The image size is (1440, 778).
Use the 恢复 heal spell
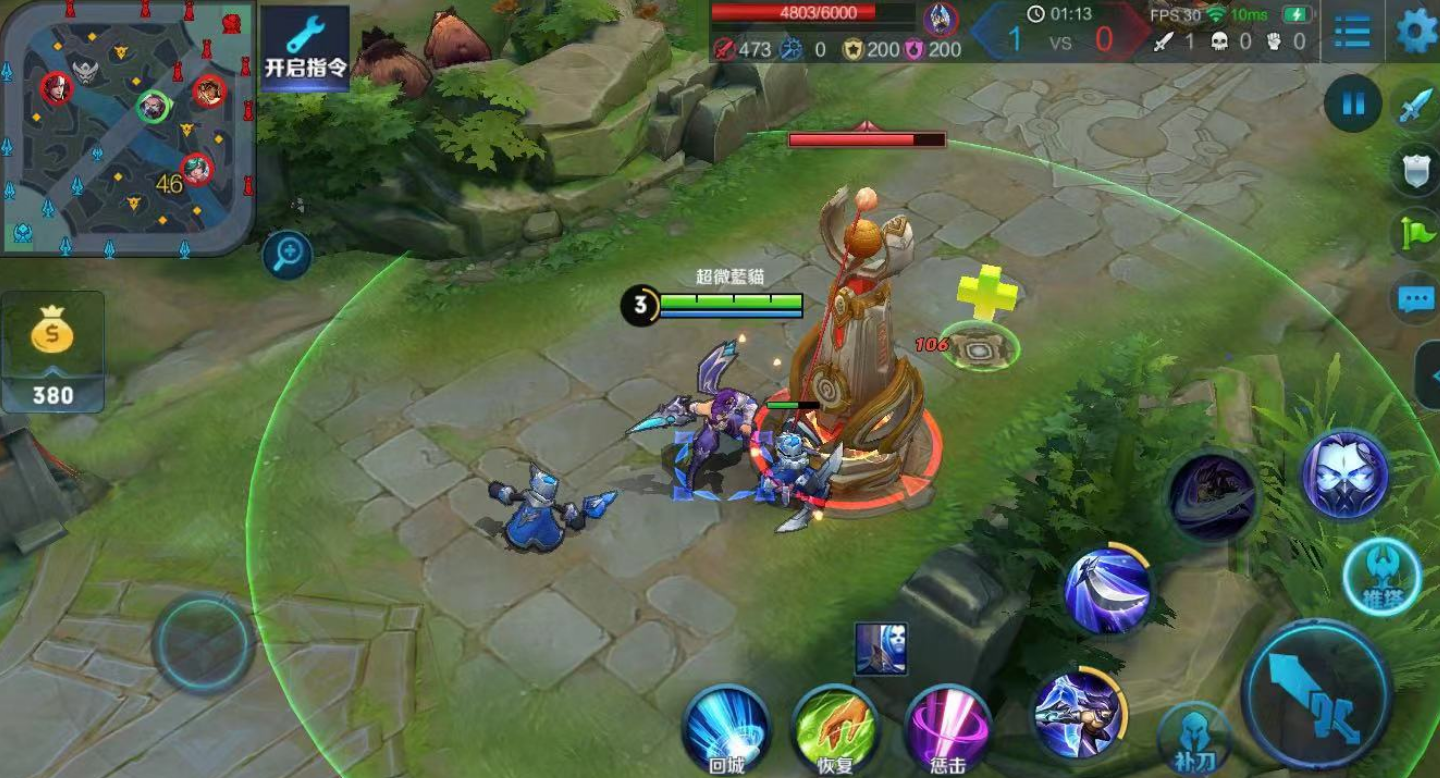pyautogui.click(x=836, y=727)
